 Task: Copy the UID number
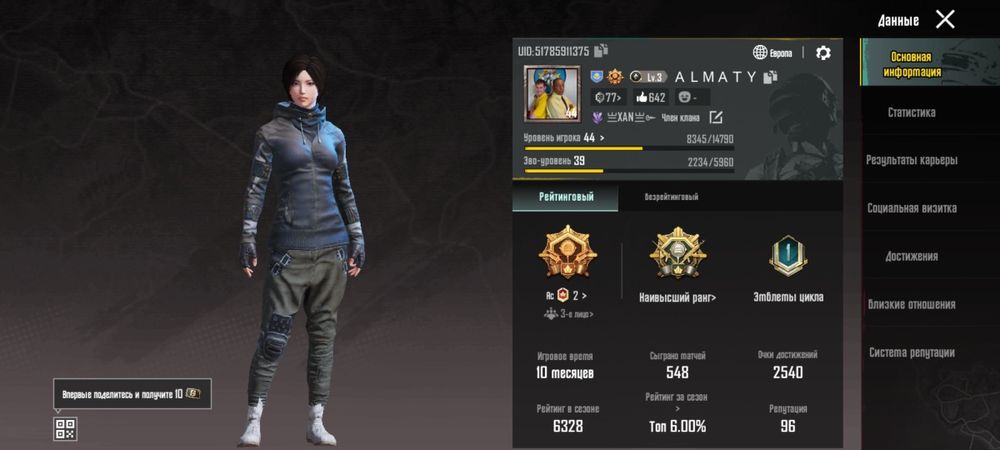pos(602,51)
